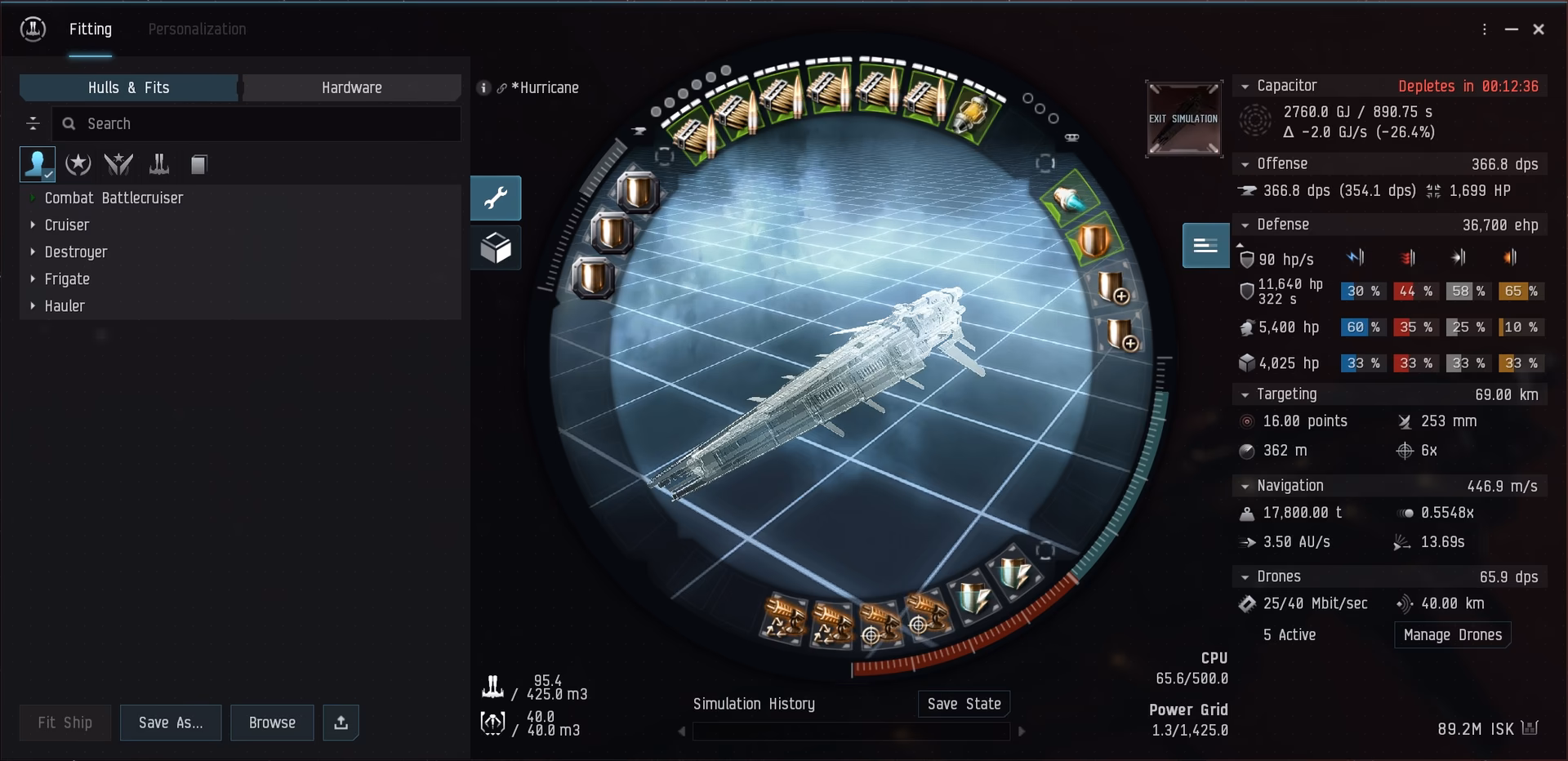
Task: Click the Save State button
Action: 964,703
